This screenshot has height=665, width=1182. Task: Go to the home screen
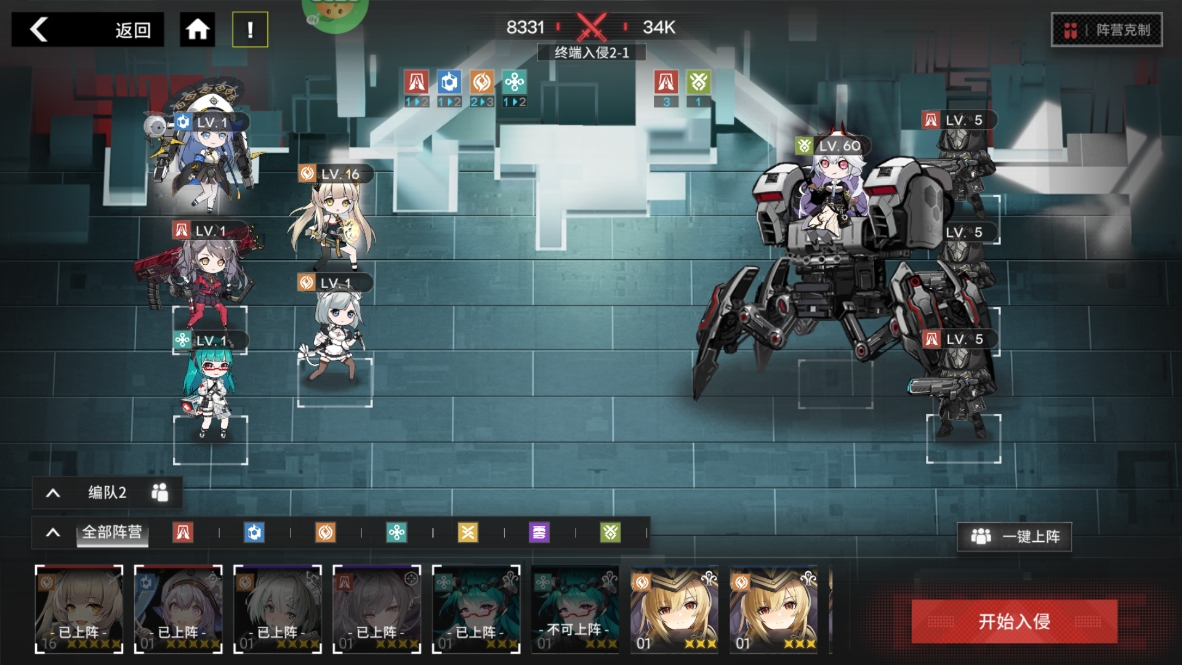coord(198,30)
